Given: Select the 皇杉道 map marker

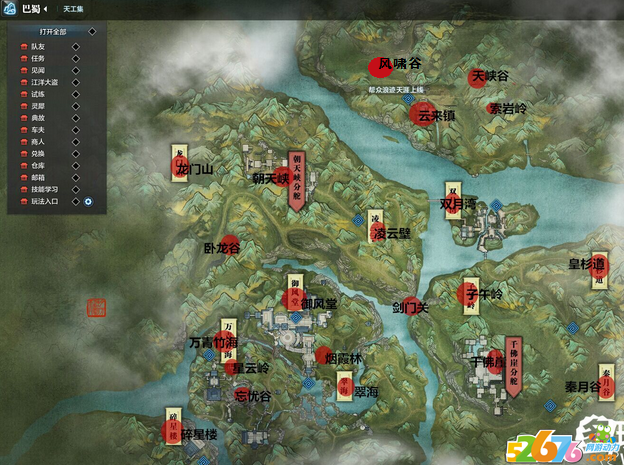Looking at the screenshot, I should pyautogui.click(x=599, y=265).
